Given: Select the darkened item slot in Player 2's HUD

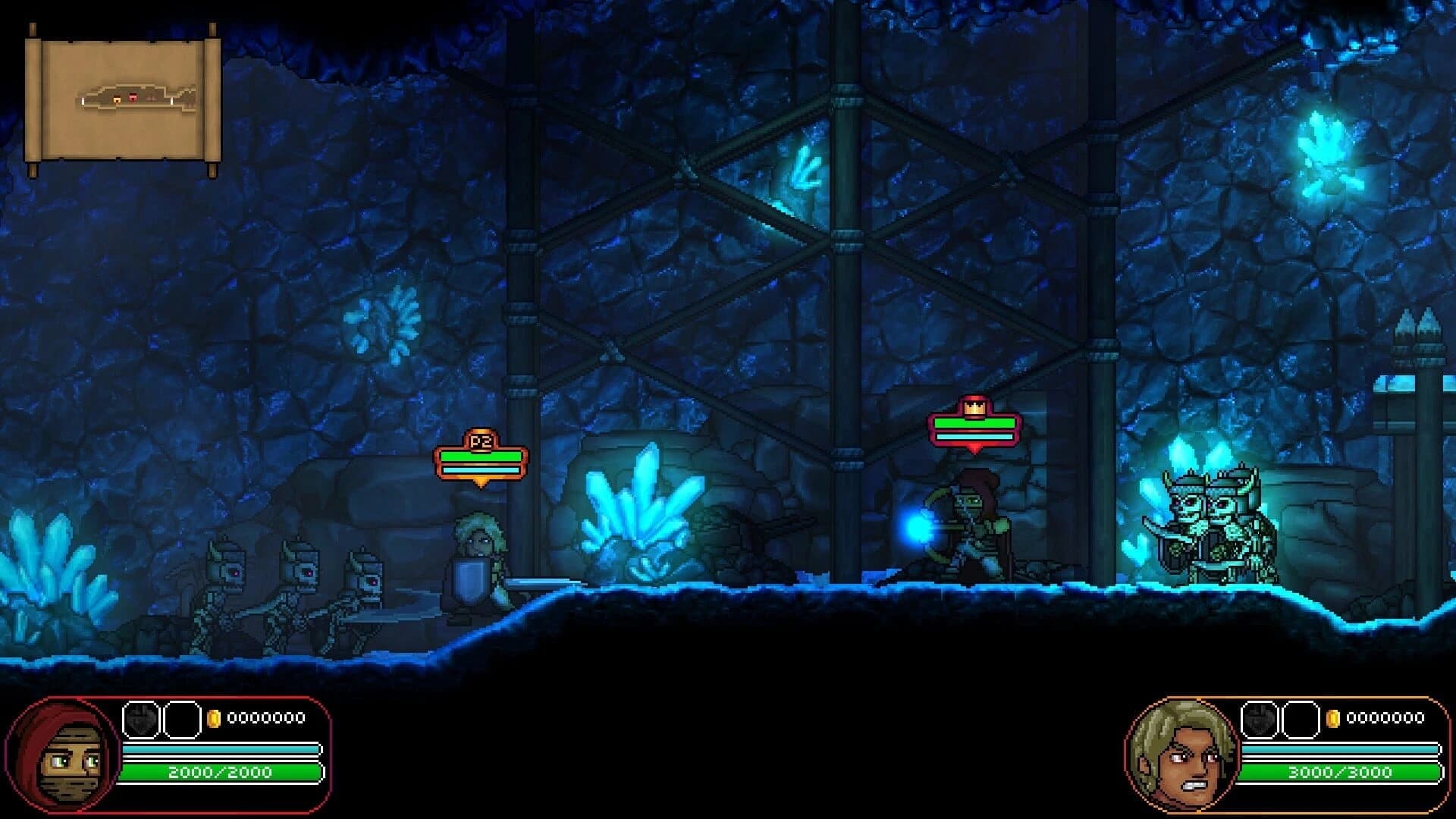Looking at the screenshot, I should click(1260, 720).
